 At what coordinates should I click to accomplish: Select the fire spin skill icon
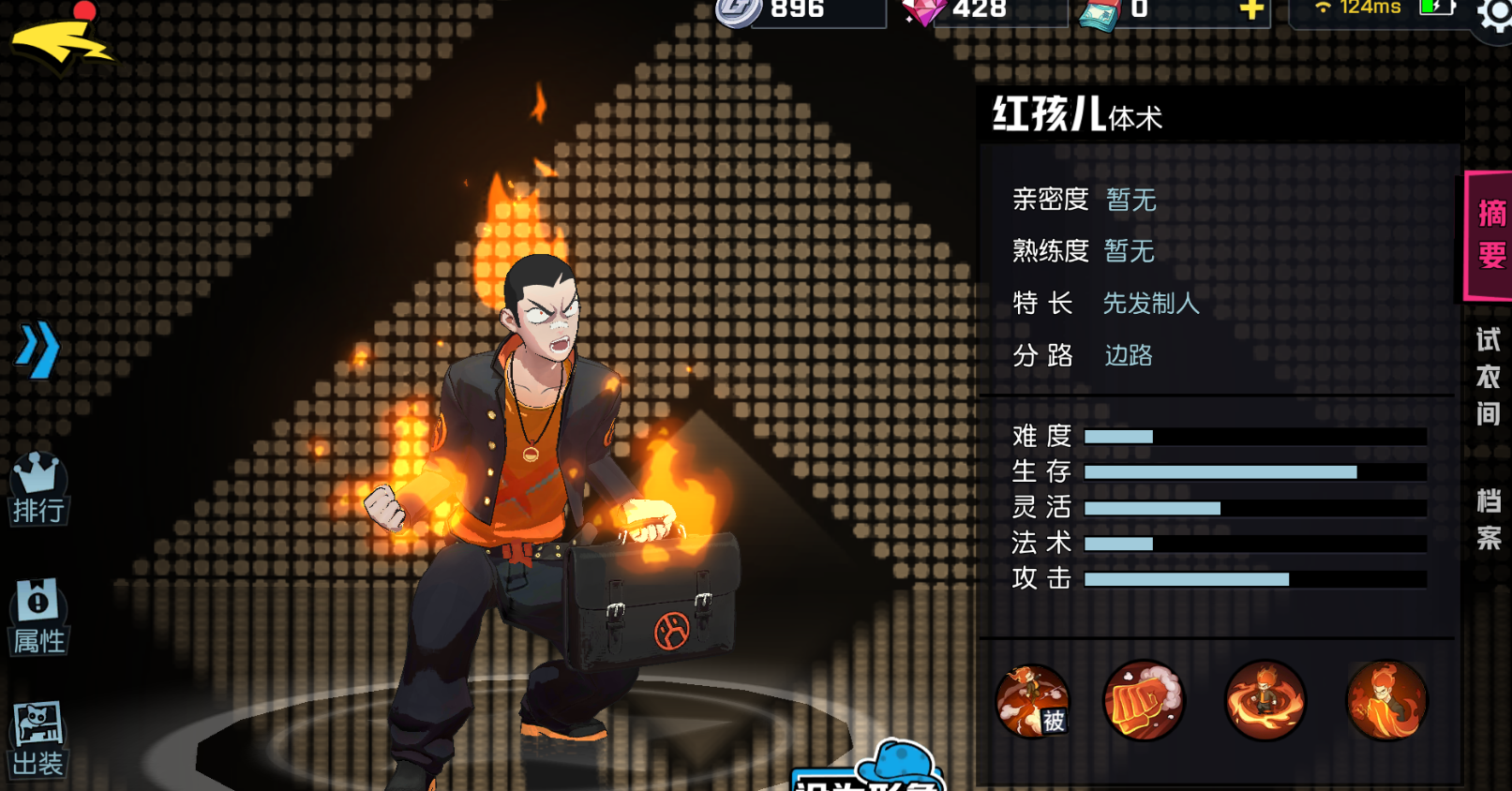1265,701
